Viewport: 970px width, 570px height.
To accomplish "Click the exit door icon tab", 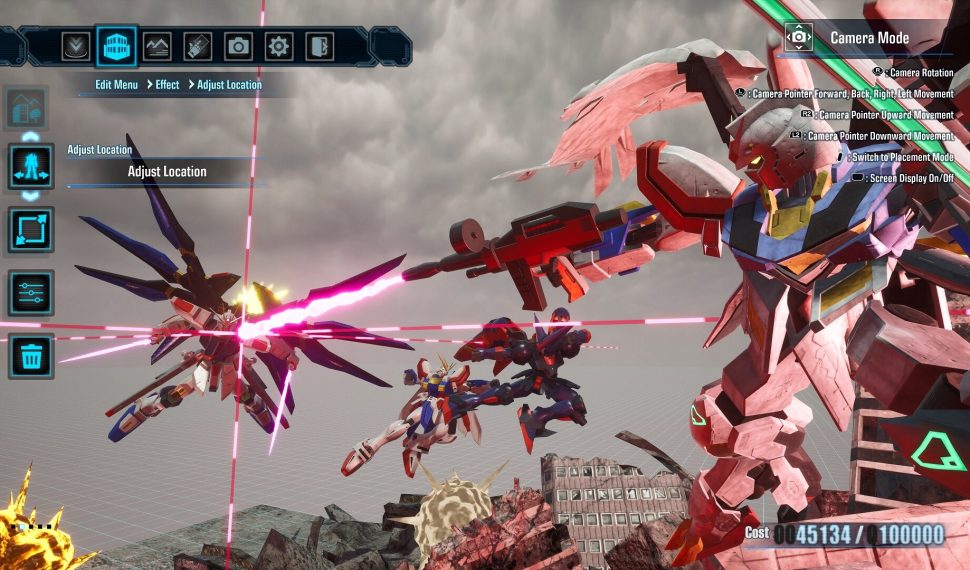I will click(319, 46).
